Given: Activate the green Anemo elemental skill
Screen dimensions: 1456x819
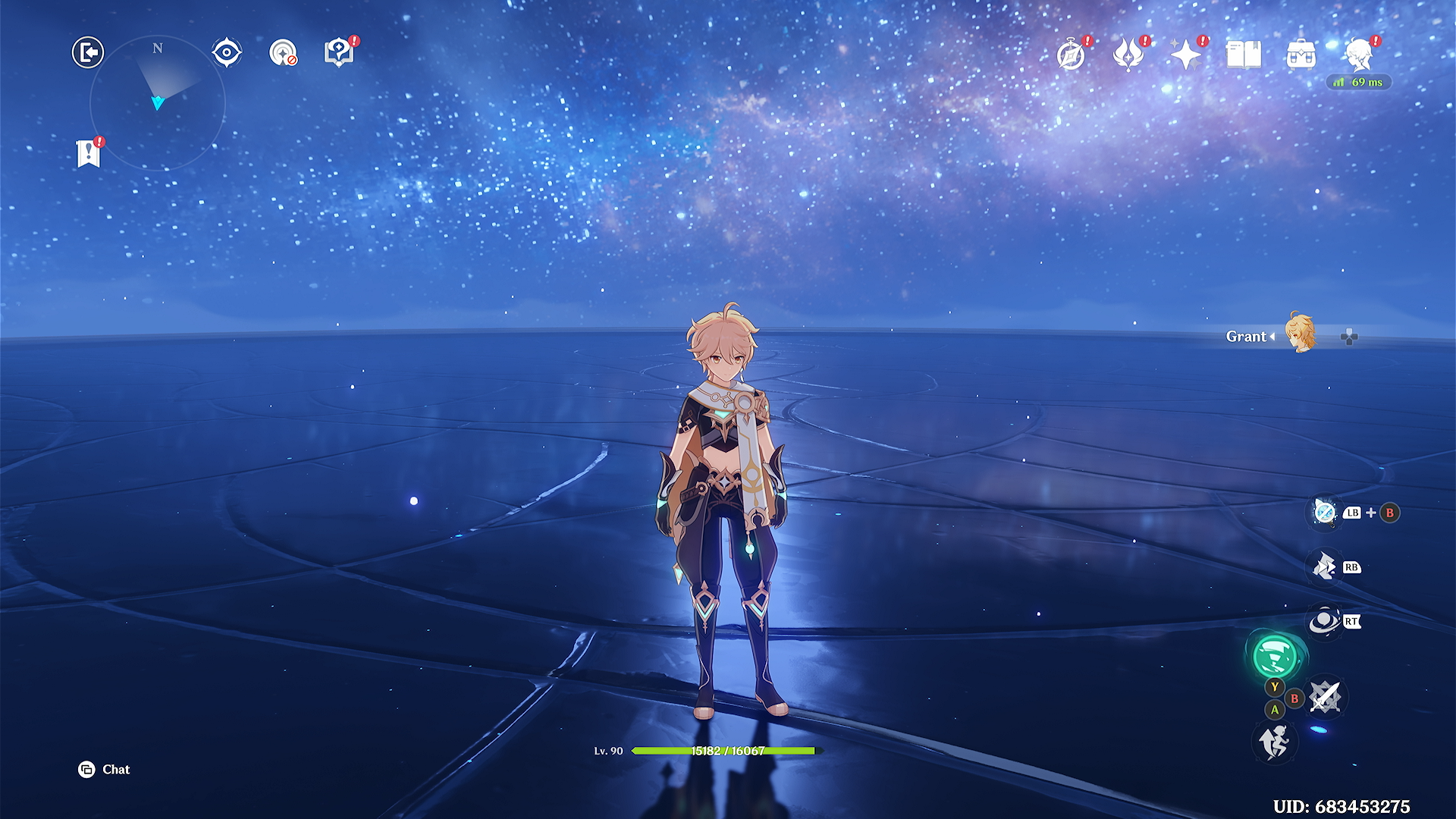Looking at the screenshot, I should tap(1275, 655).
